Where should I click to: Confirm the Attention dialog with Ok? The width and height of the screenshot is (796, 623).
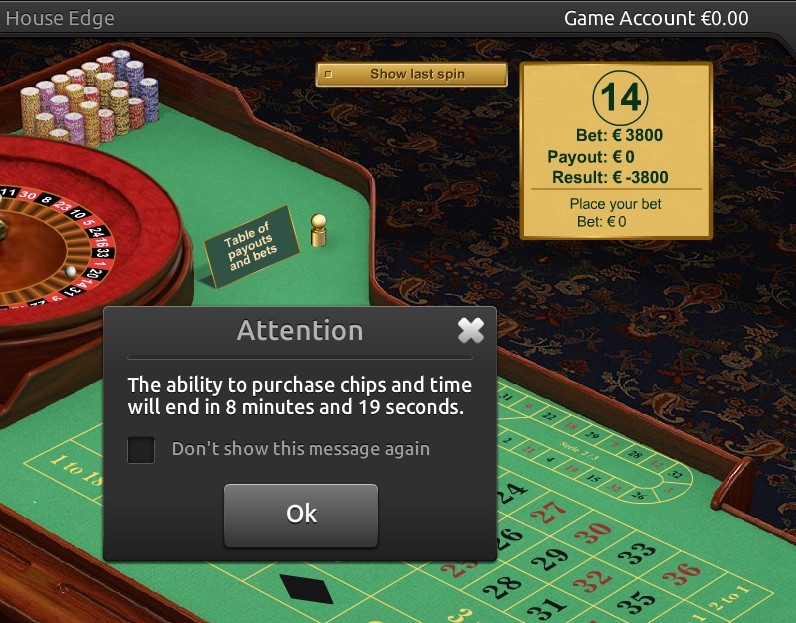(x=300, y=514)
